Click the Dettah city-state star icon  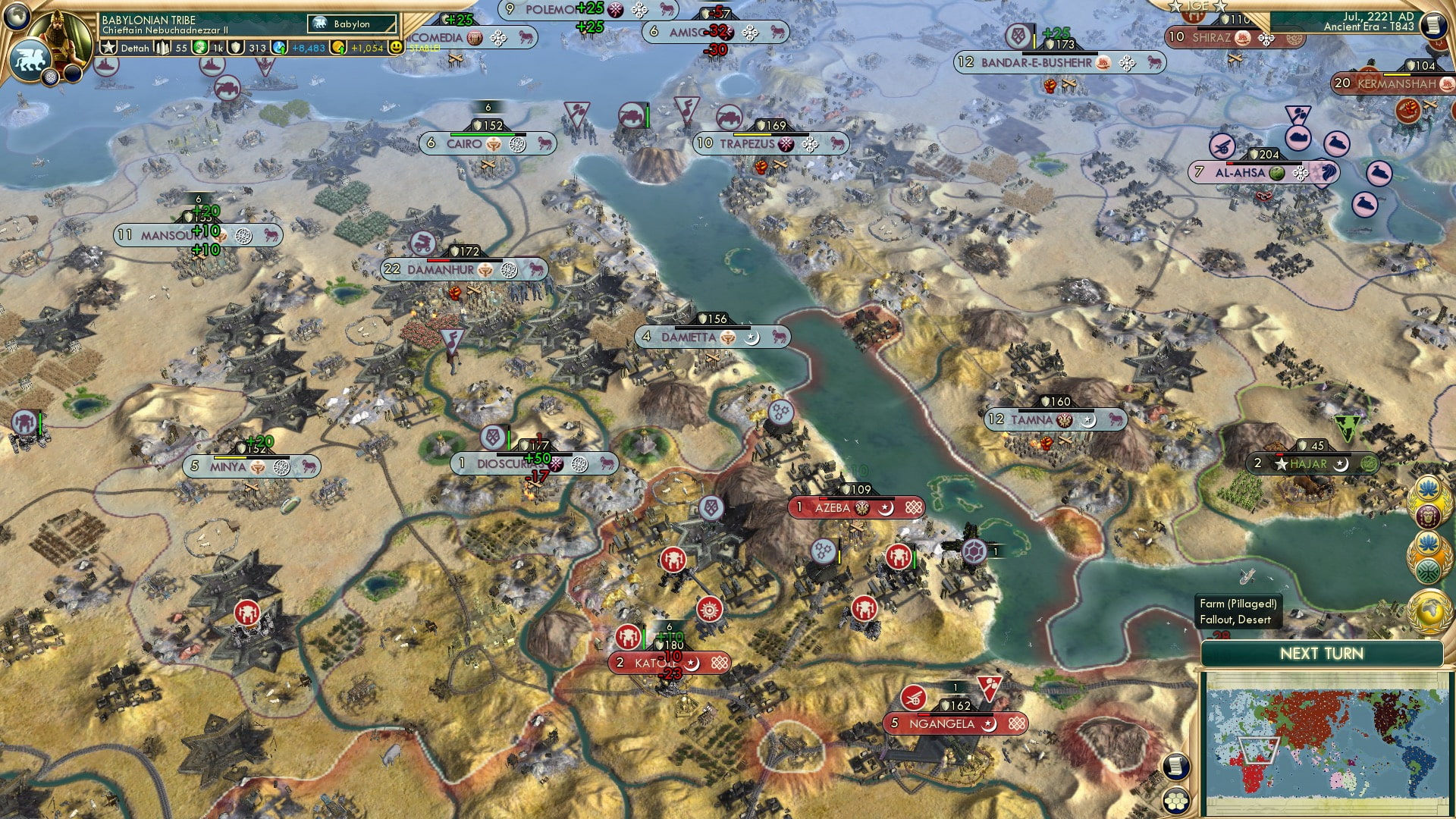[109, 47]
